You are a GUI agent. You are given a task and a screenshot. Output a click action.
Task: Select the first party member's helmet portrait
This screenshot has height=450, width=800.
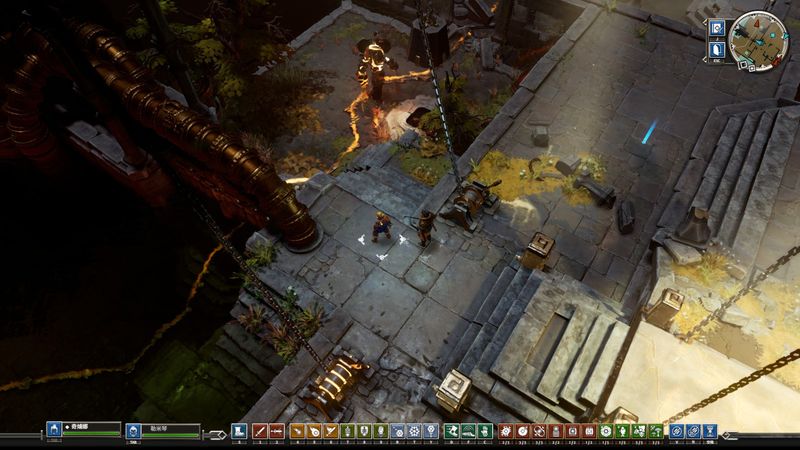(55, 430)
